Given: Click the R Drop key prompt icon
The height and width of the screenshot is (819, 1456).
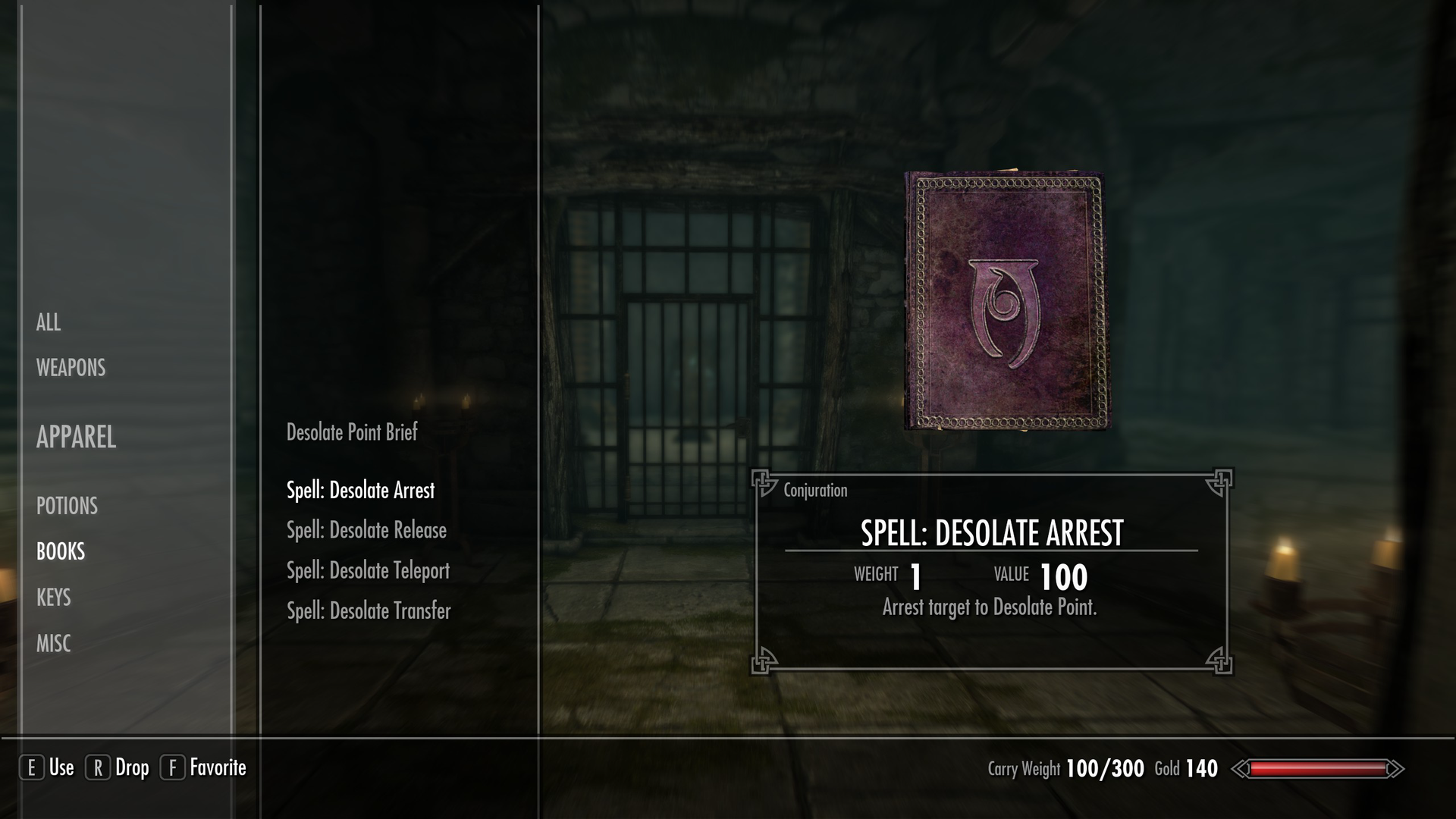Looking at the screenshot, I should click(x=99, y=768).
